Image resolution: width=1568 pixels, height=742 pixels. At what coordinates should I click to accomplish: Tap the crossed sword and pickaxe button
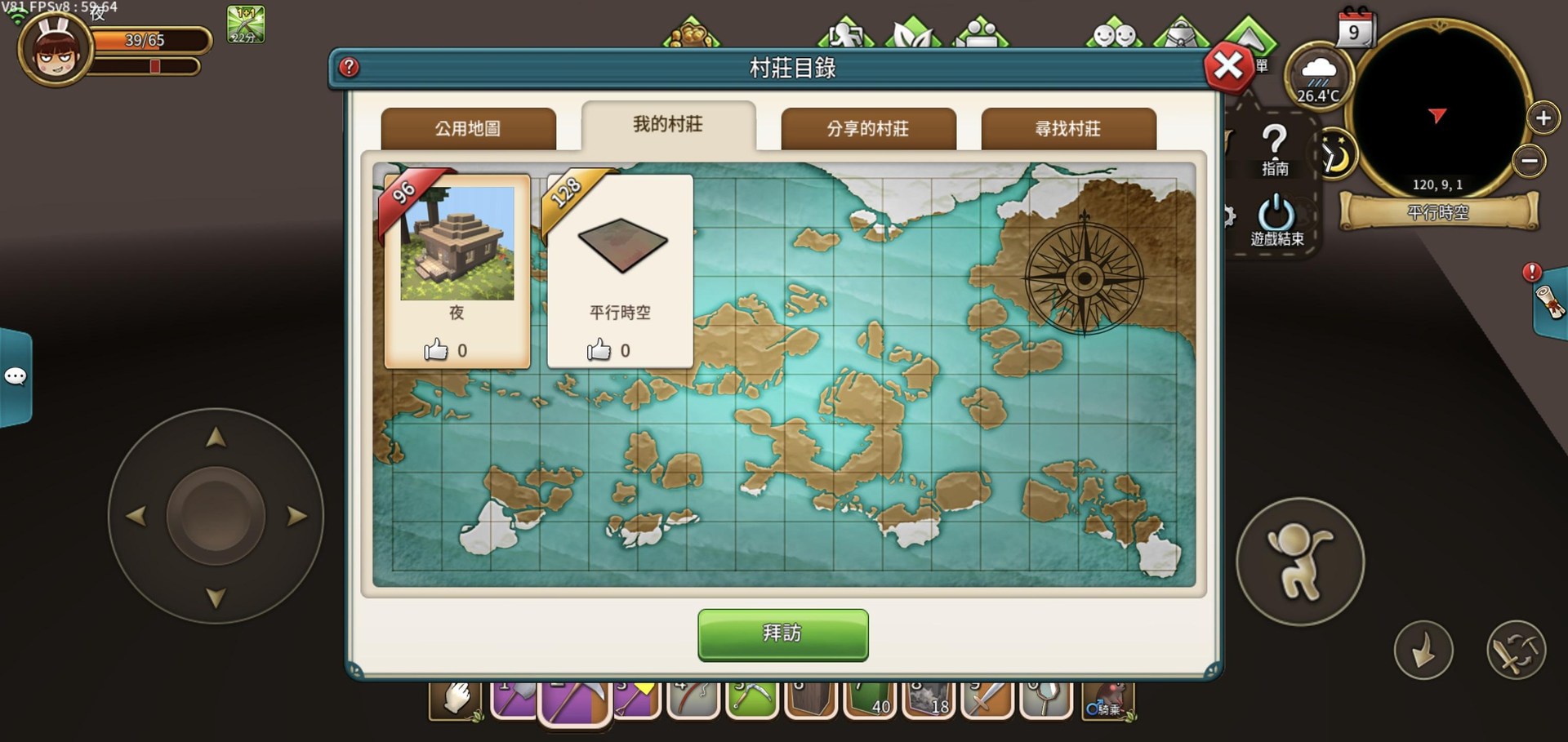1516,651
